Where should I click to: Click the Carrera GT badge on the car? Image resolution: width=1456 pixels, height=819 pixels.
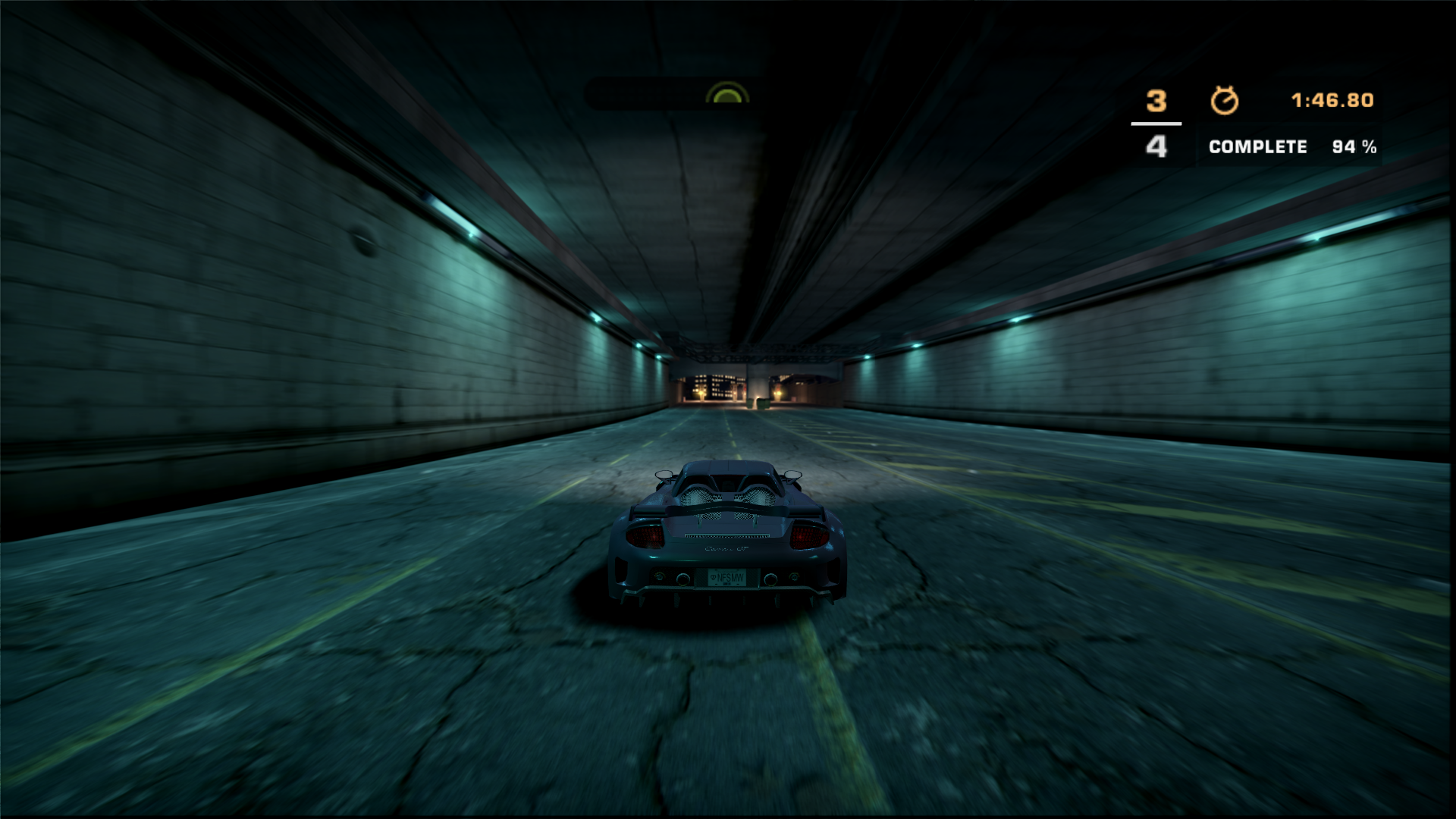pyautogui.click(x=727, y=549)
